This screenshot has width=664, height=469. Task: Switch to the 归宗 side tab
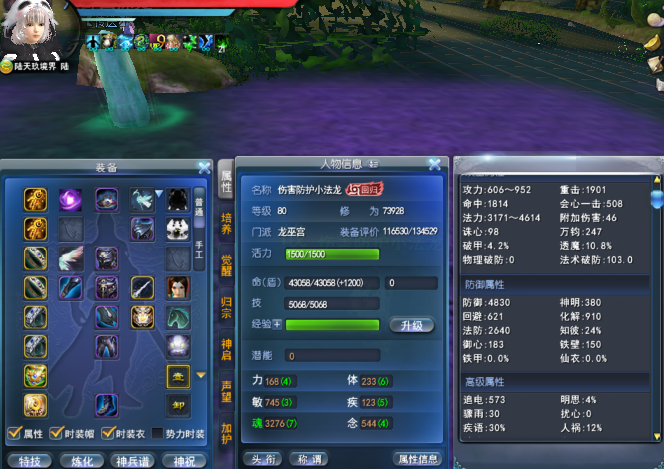(227, 308)
